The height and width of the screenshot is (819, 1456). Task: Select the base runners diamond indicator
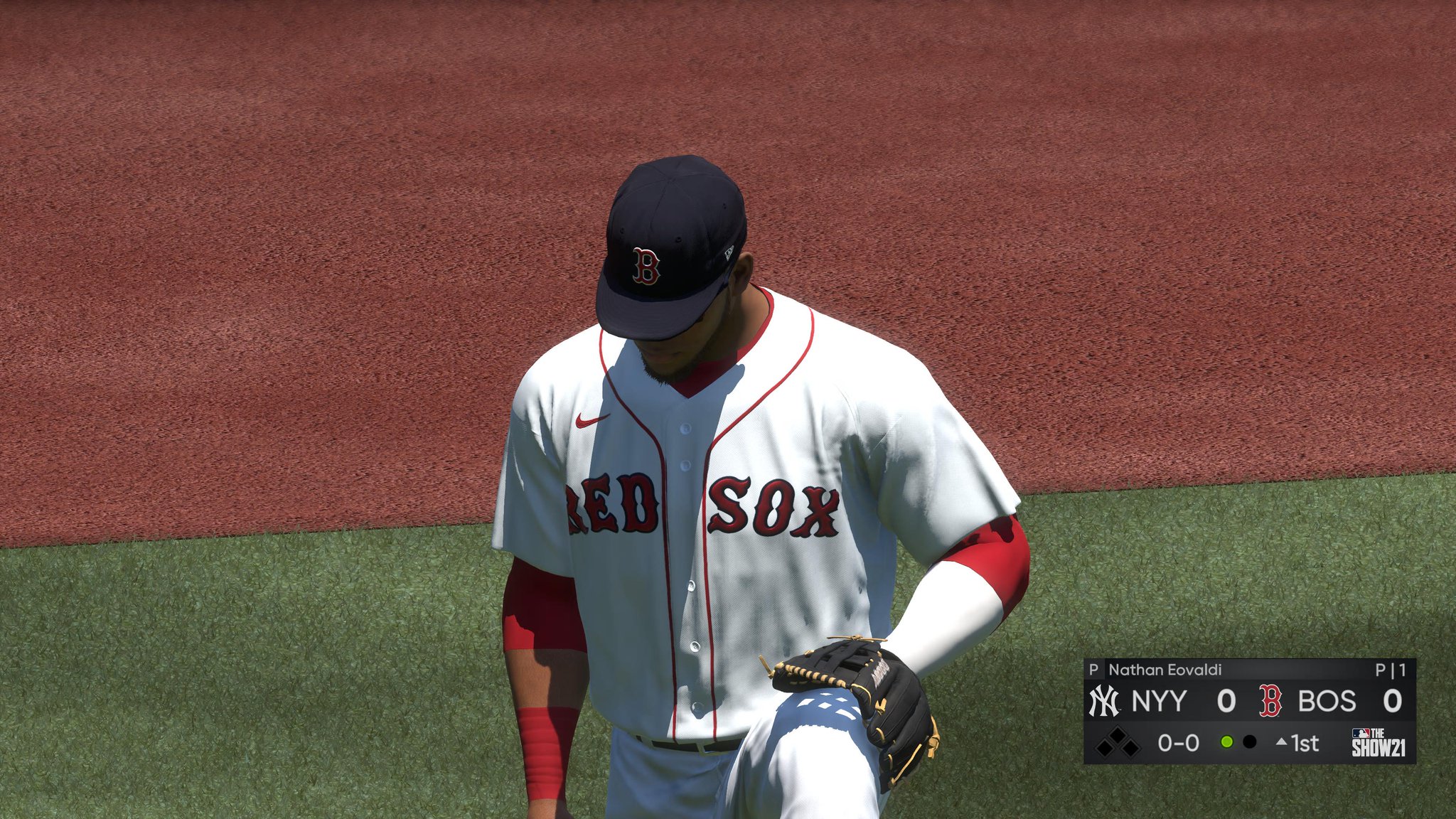click(1117, 743)
